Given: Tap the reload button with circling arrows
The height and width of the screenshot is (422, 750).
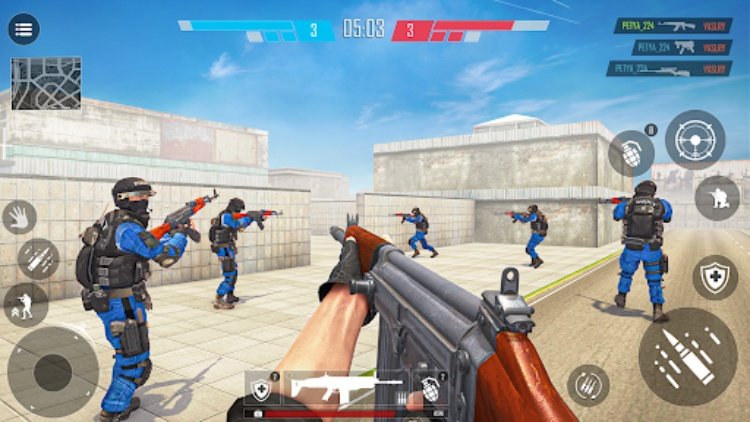Looking at the screenshot, I should point(588,386).
